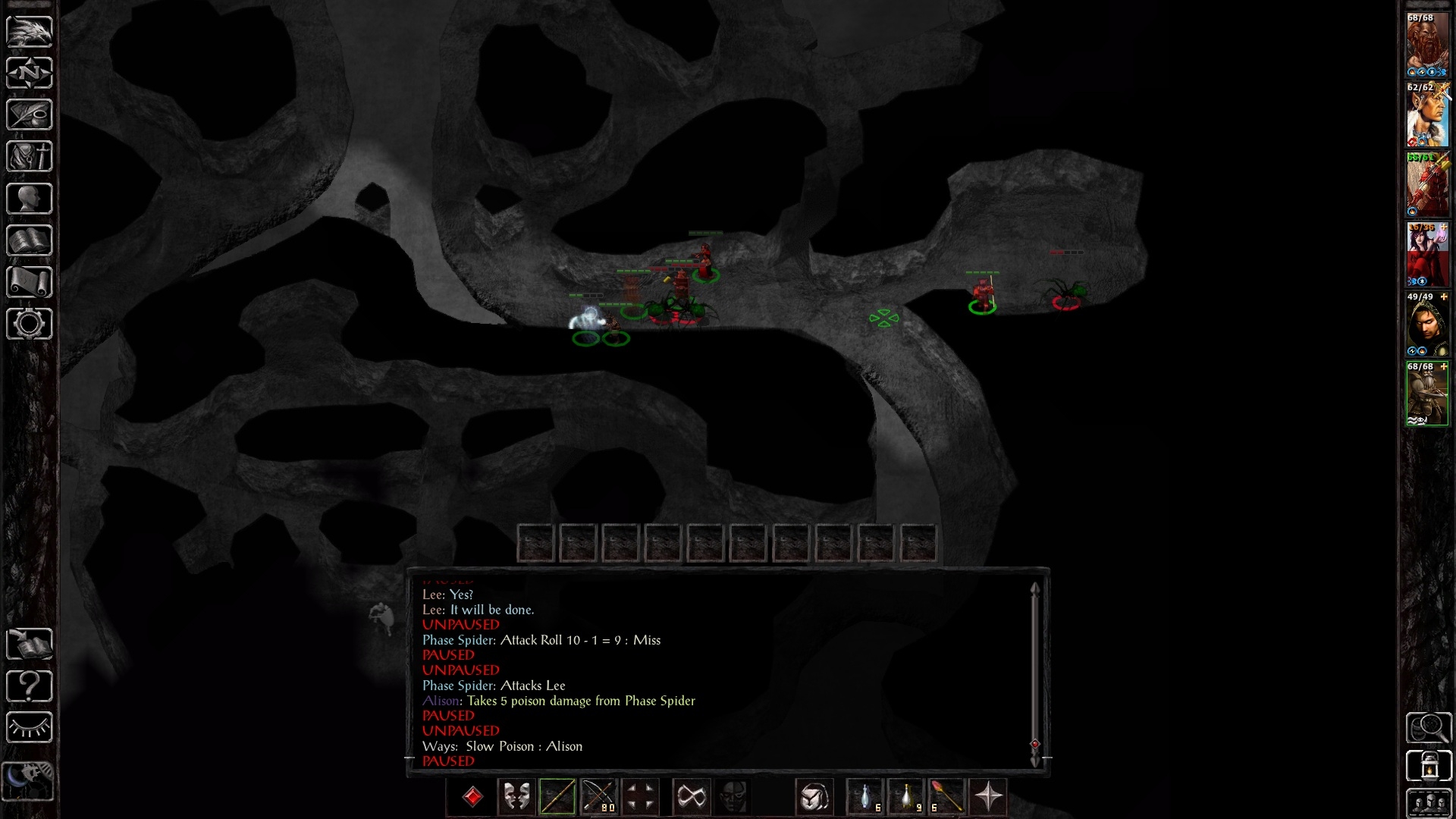This screenshot has height=819, width=1456.
Task: Click the magnifying glass button
Action: 1429,728
